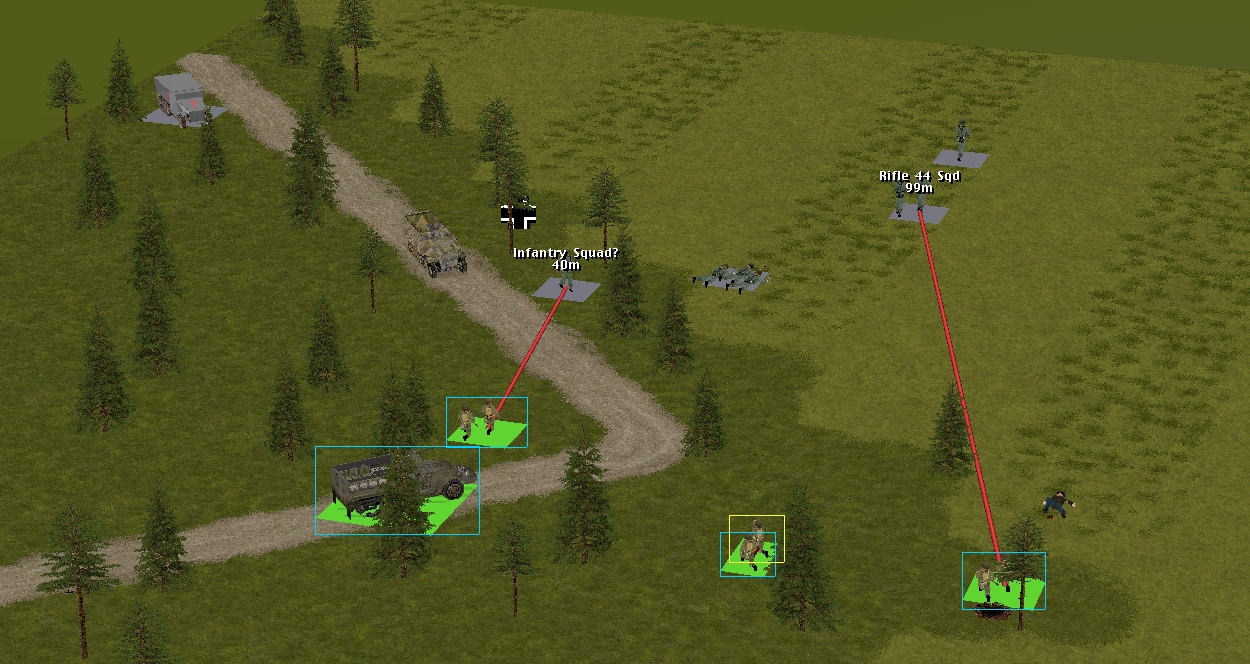Select the friendly half-track on the green base

coord(397,489)
